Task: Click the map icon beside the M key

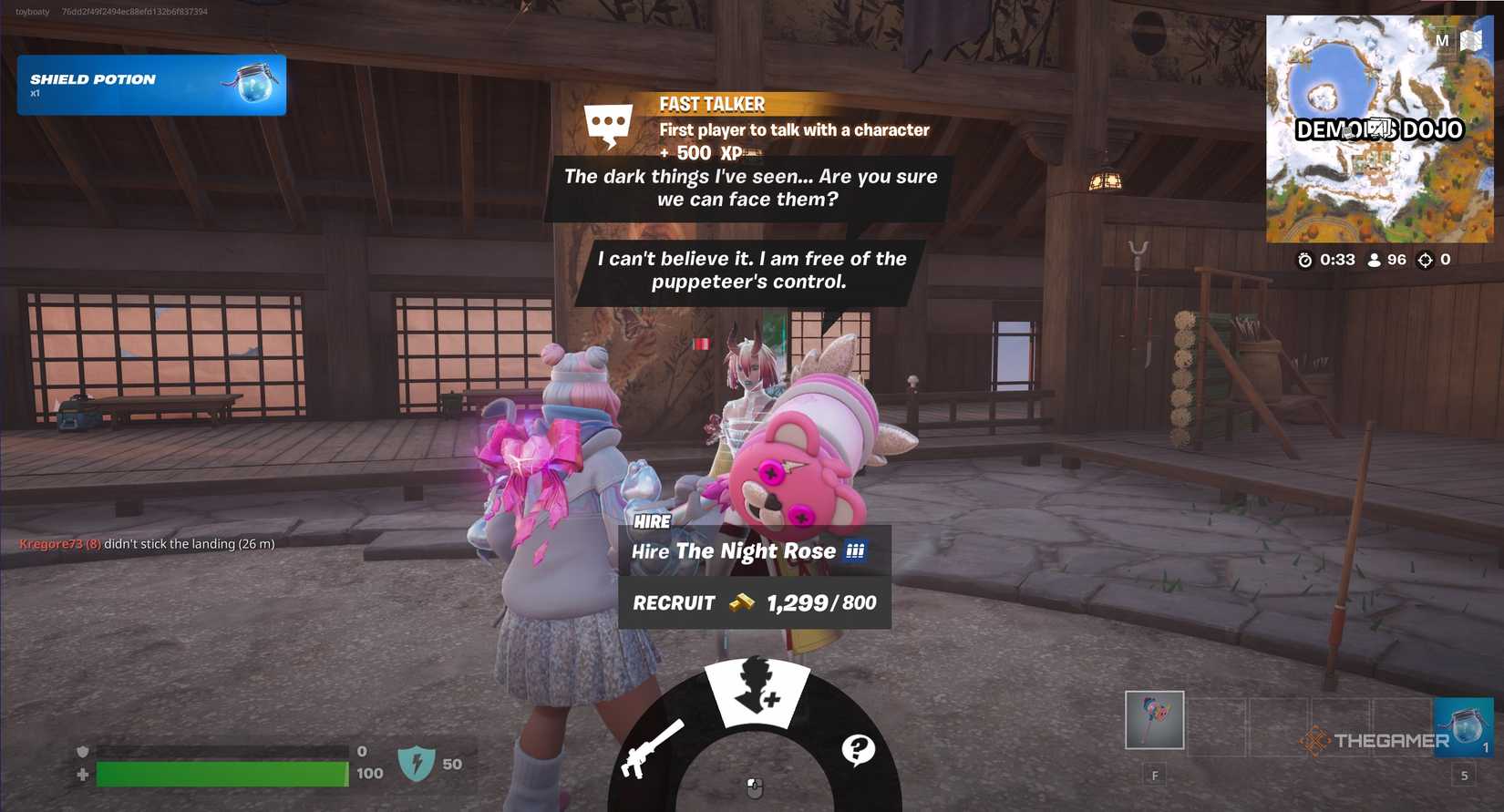Action: (1470, 41)
